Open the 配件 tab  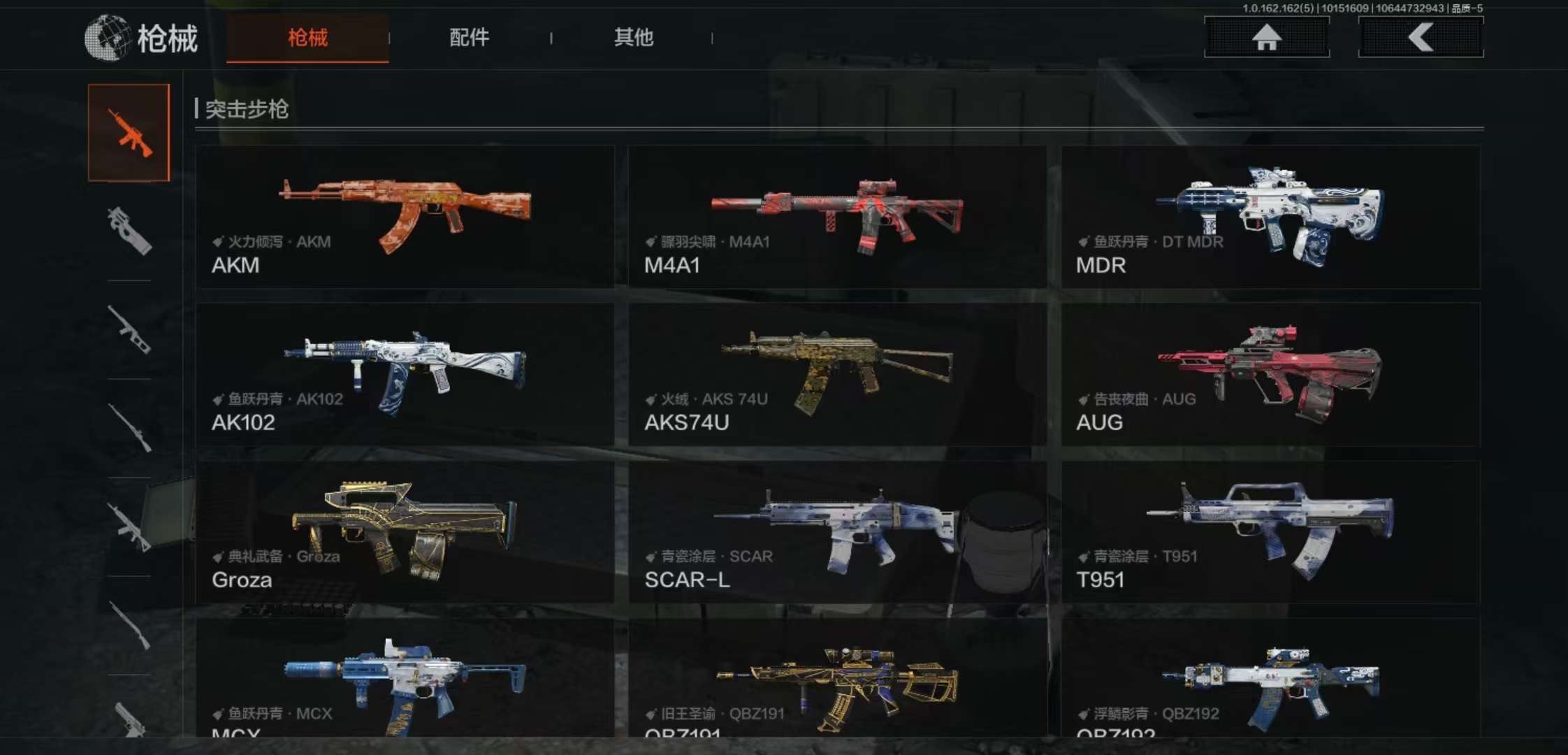[x=469, y=38]
